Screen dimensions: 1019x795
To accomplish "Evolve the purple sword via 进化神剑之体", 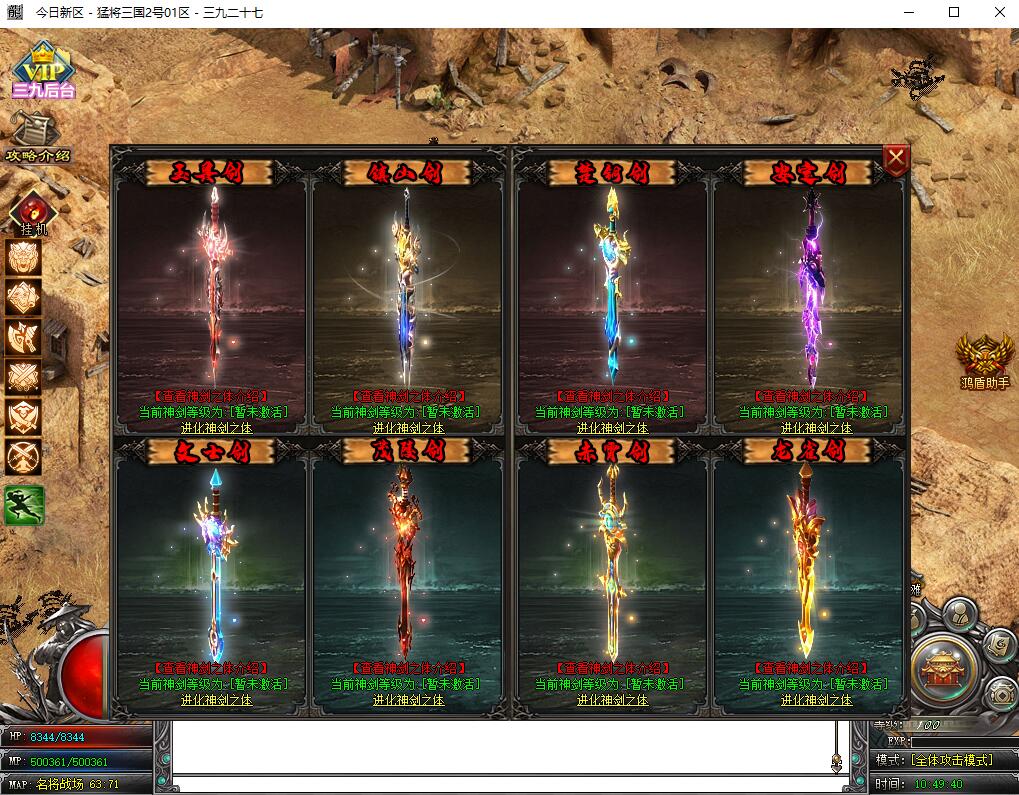I will 816,427.
